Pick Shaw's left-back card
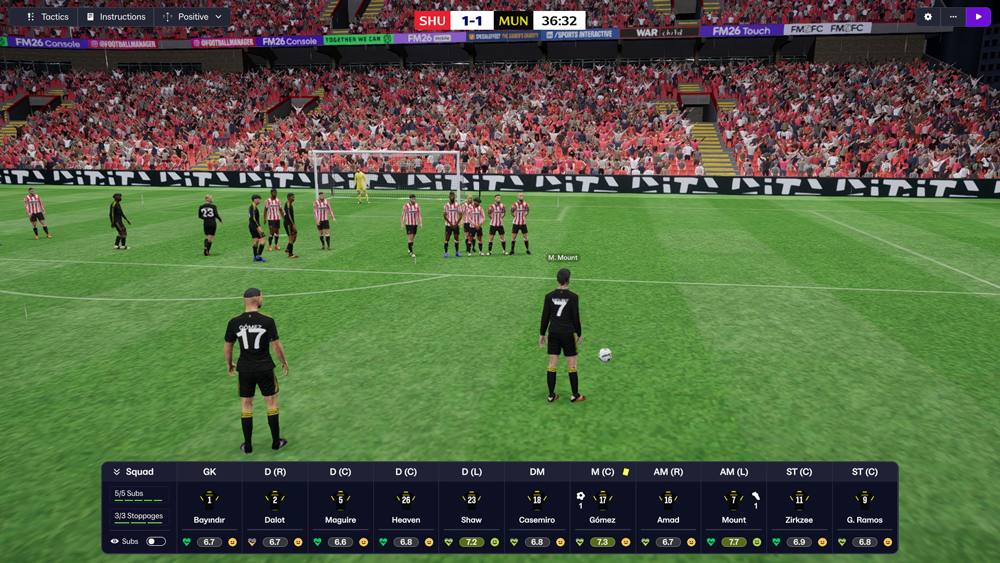 coord(471,508)
